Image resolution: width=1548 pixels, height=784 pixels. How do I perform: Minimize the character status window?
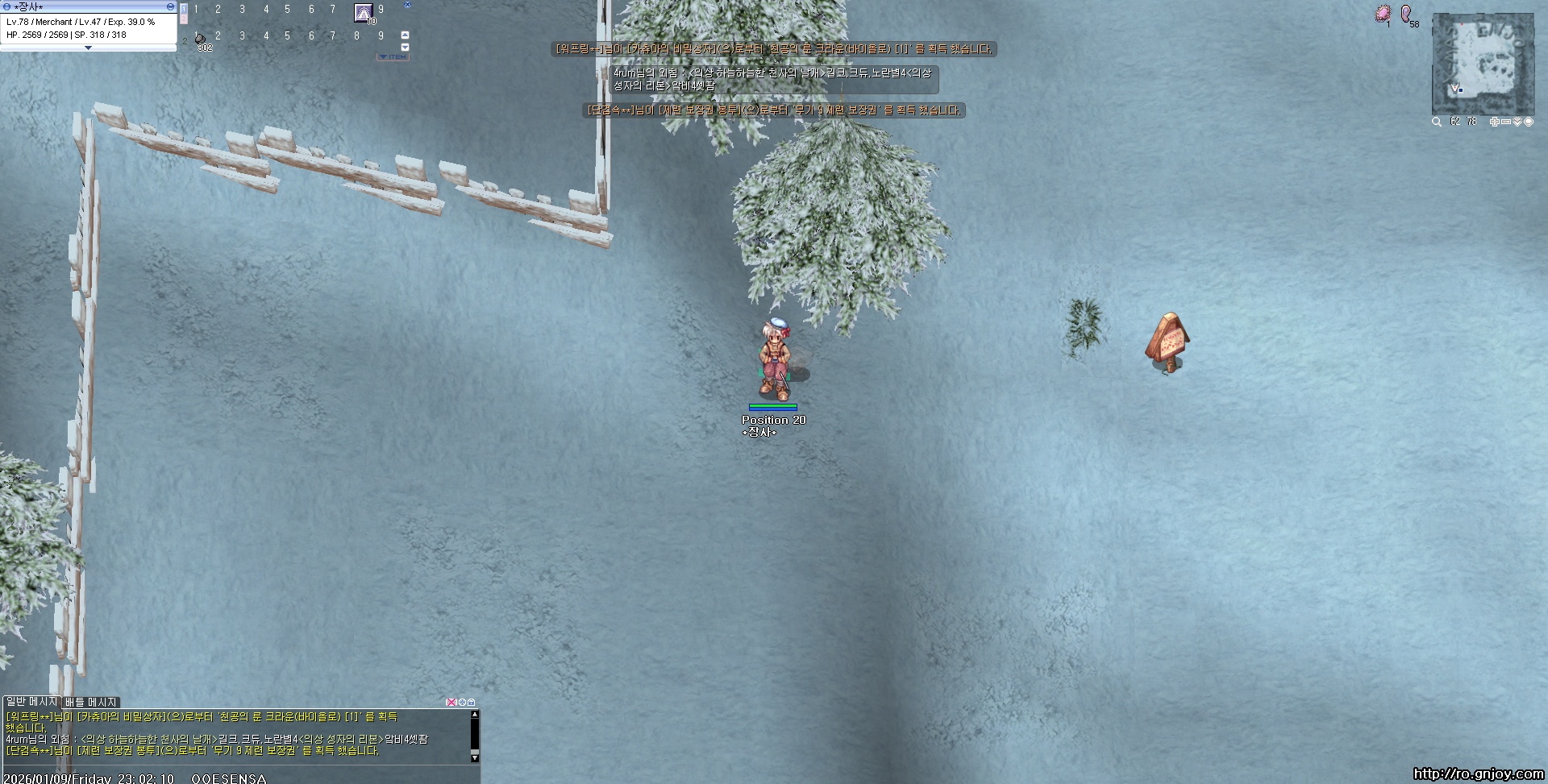(x=170, y=6)
